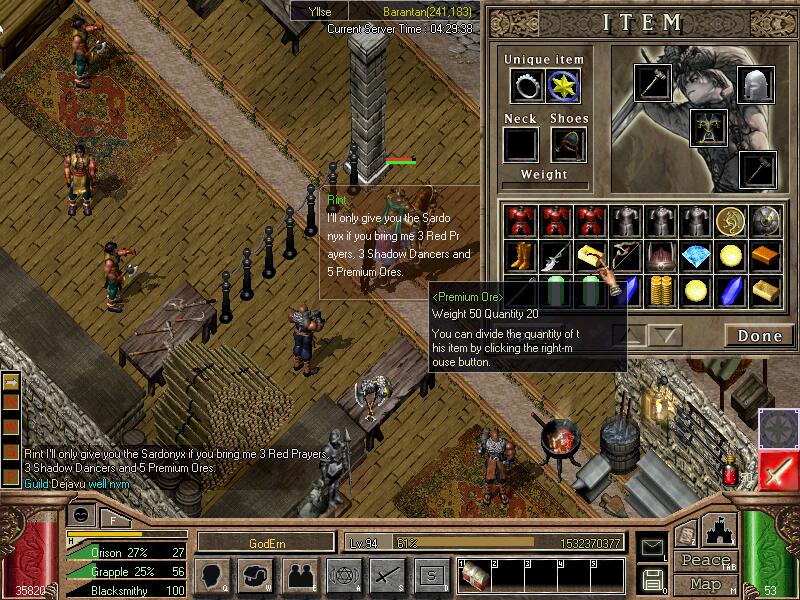Select the stack of gold coins
Image resolution: width=800 pixels, height=600 pixels.
pyautogui.click(x=660, y=291)
